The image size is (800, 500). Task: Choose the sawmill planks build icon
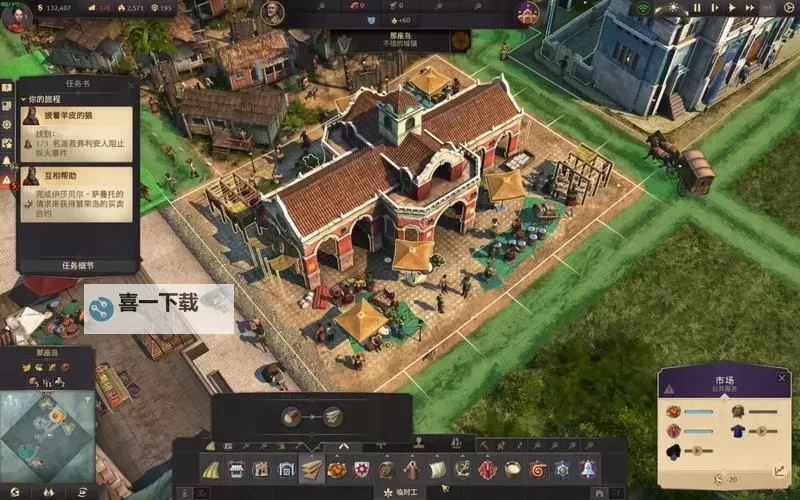(x=312, y=469)
